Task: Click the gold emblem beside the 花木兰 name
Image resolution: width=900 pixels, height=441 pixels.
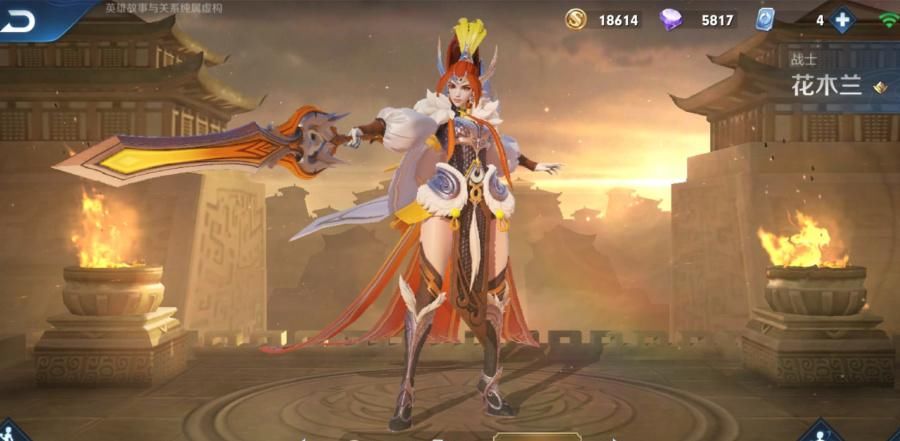Action: (x=881, y=87)
